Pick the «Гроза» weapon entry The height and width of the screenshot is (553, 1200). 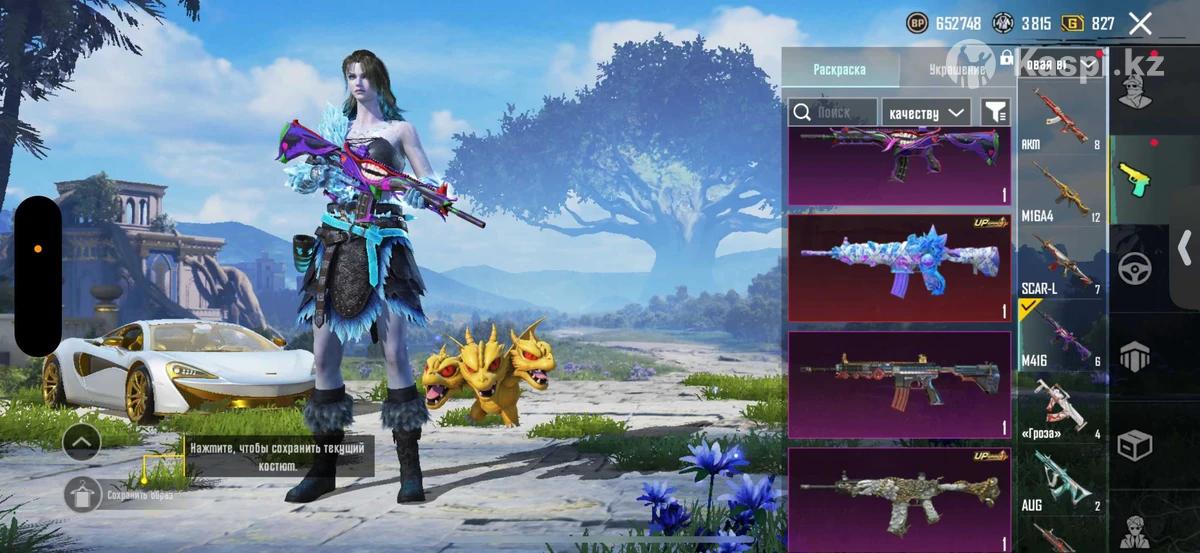point(1061,408)
